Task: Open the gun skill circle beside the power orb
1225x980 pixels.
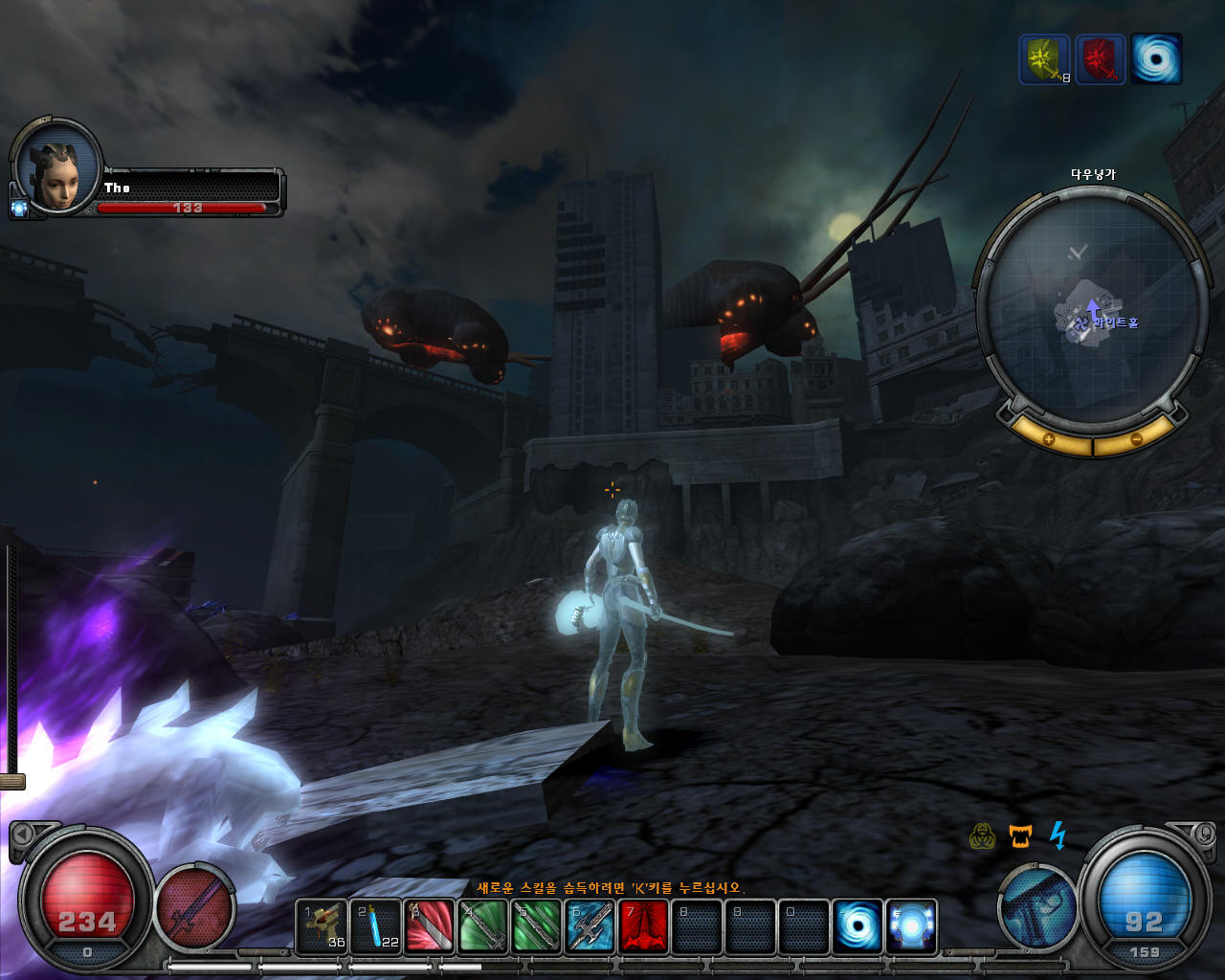Action: coord(1037,906)
